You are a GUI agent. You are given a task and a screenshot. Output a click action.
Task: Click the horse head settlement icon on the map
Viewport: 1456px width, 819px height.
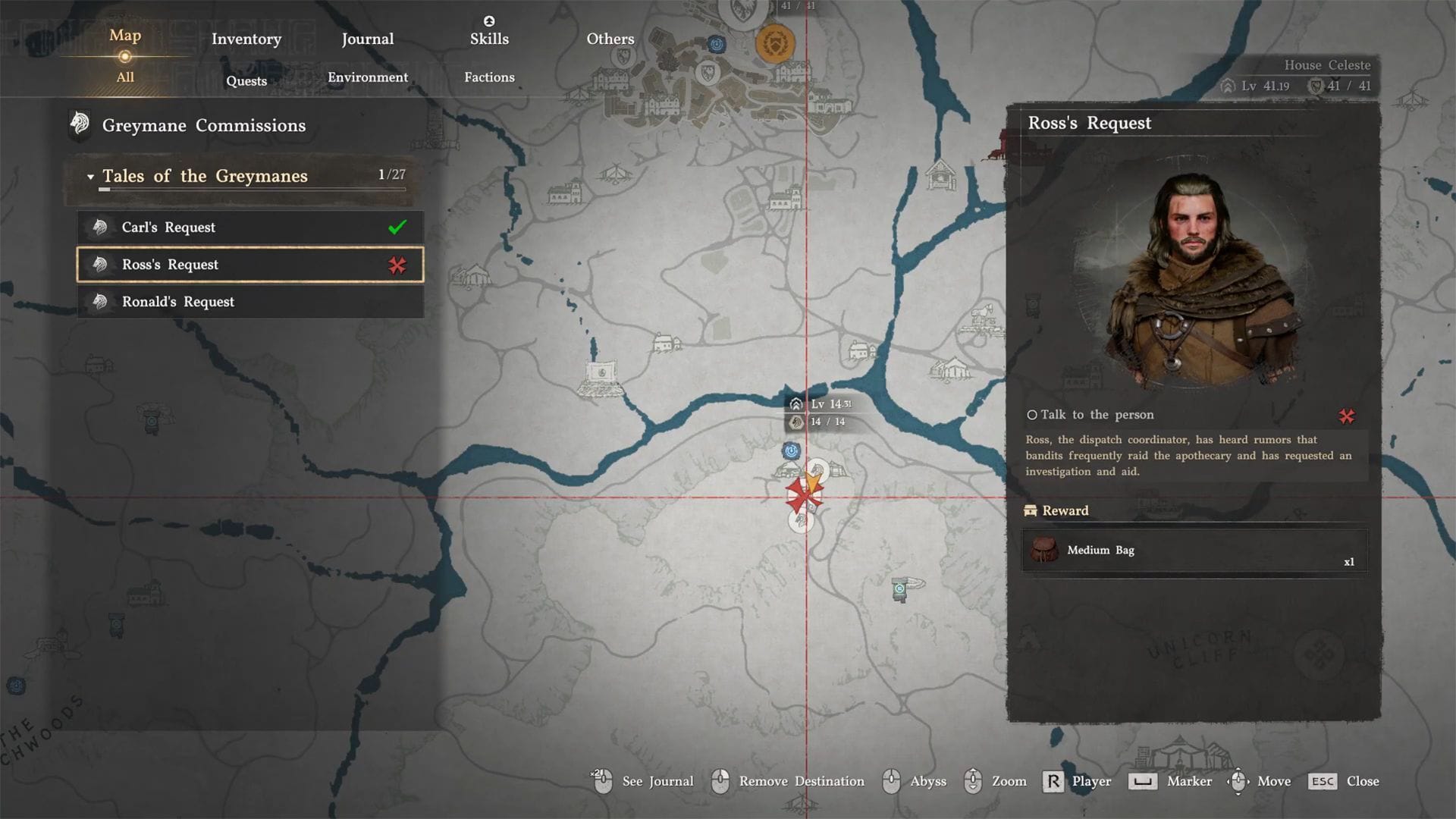817,469
